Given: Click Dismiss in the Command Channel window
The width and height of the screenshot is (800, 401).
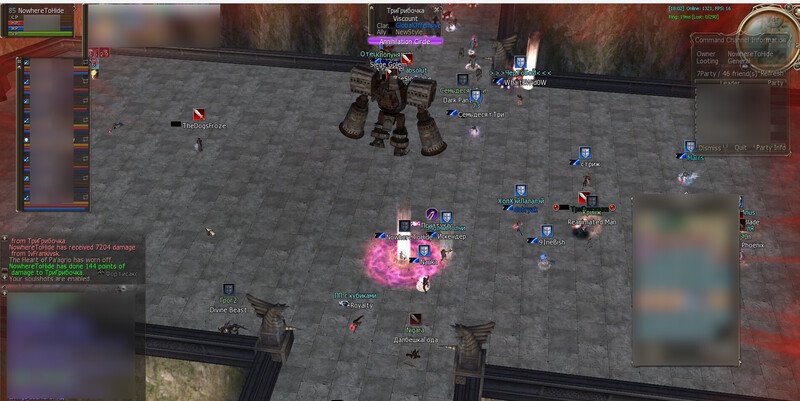Looking at the screenshot, I should [x=709, y=147].
